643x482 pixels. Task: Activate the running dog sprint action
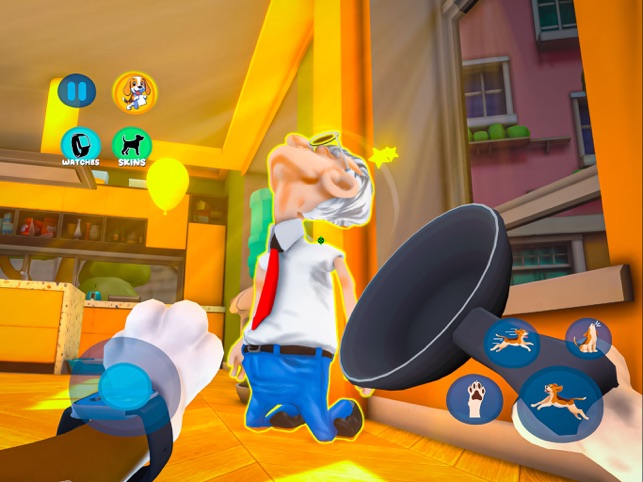click(x=511, y=341)
